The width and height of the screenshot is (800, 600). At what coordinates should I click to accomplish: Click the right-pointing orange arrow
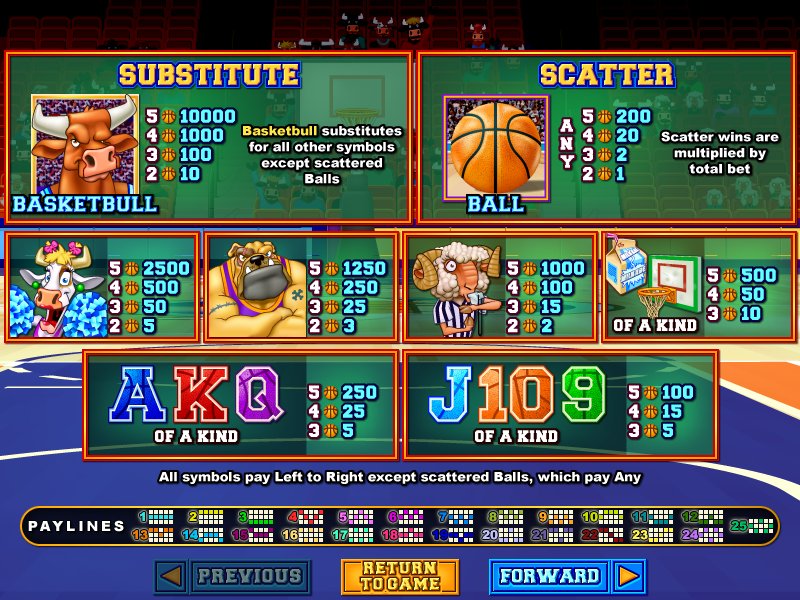[629, 576]
